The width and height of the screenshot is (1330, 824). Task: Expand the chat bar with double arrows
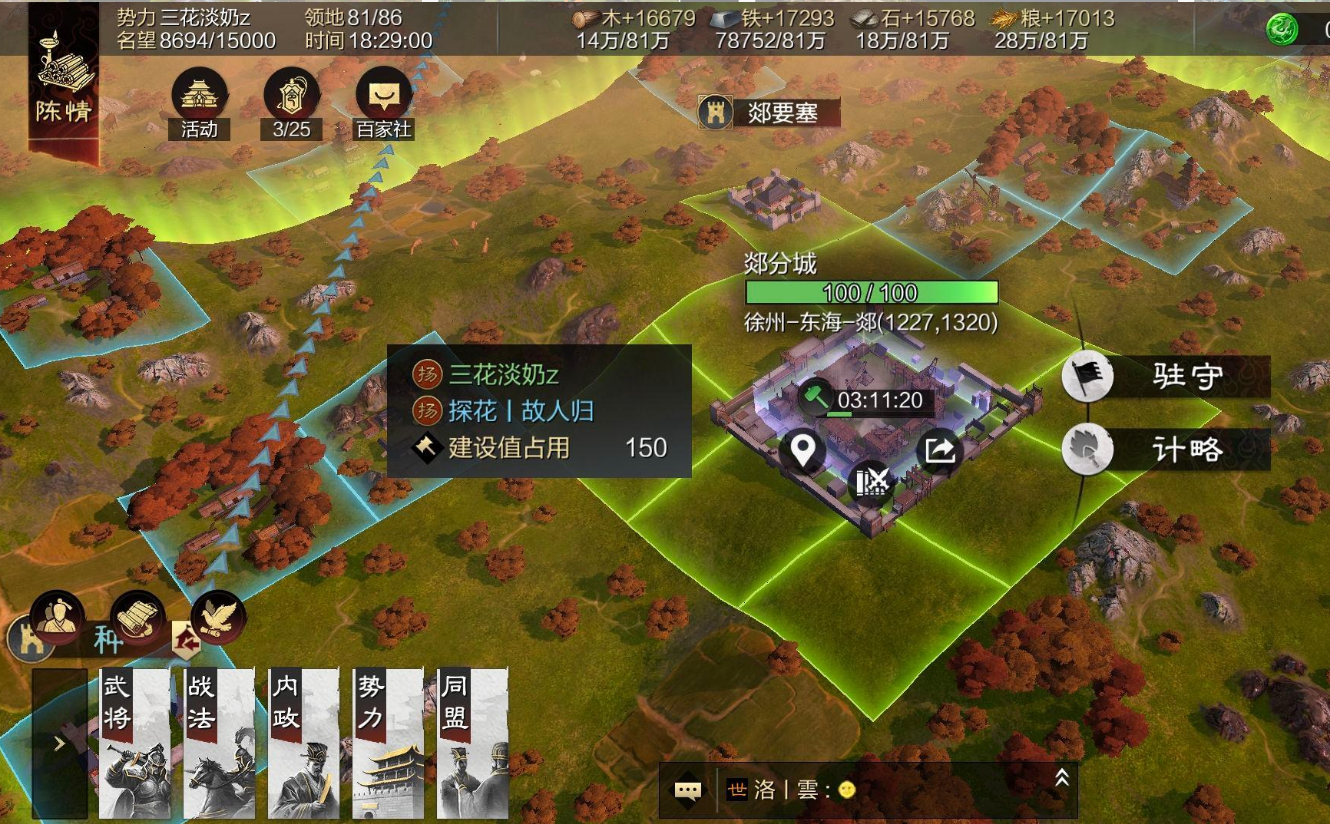coord(1061,777)
